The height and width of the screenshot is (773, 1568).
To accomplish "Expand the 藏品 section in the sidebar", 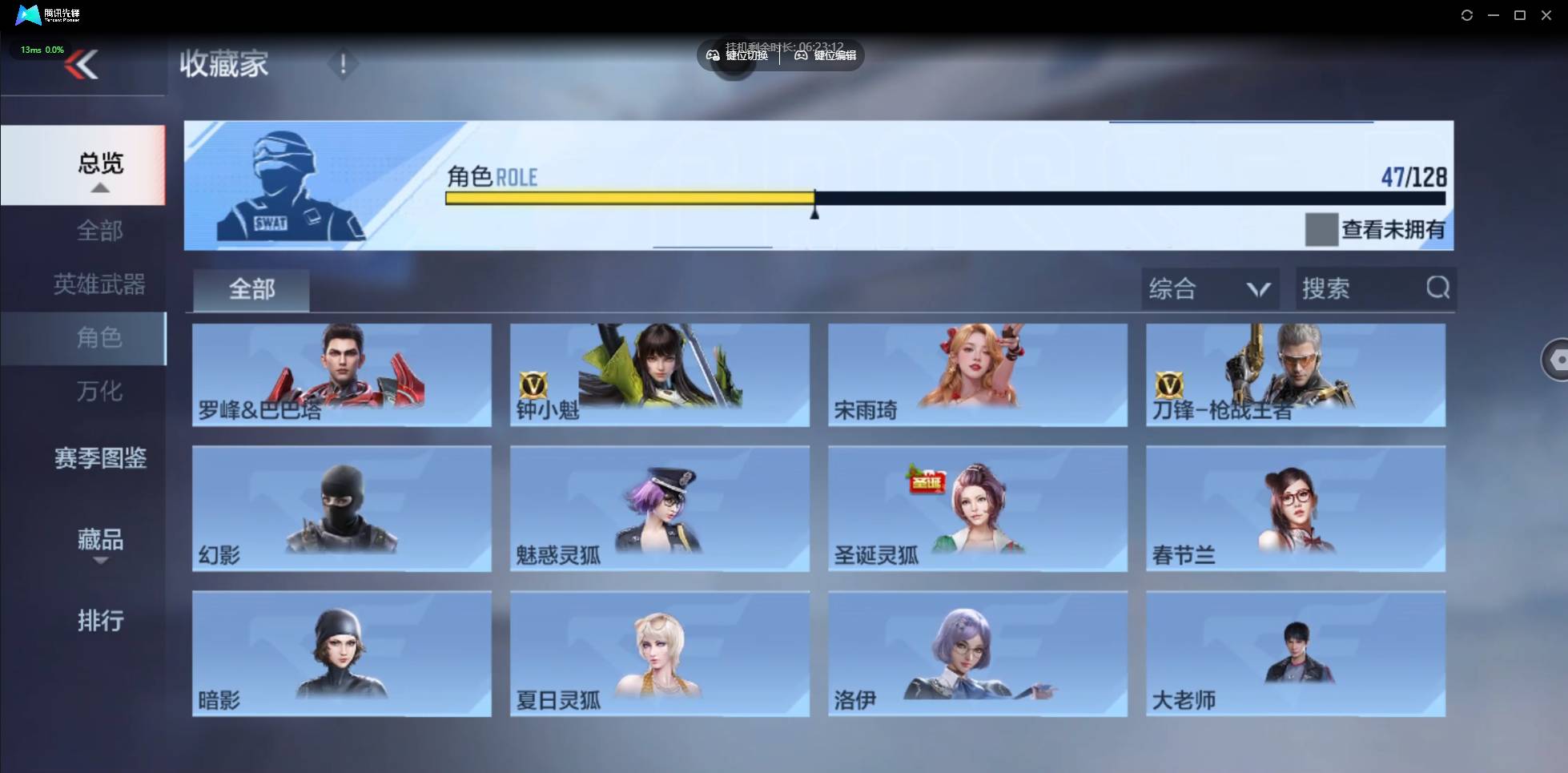I will coord(99,541).
